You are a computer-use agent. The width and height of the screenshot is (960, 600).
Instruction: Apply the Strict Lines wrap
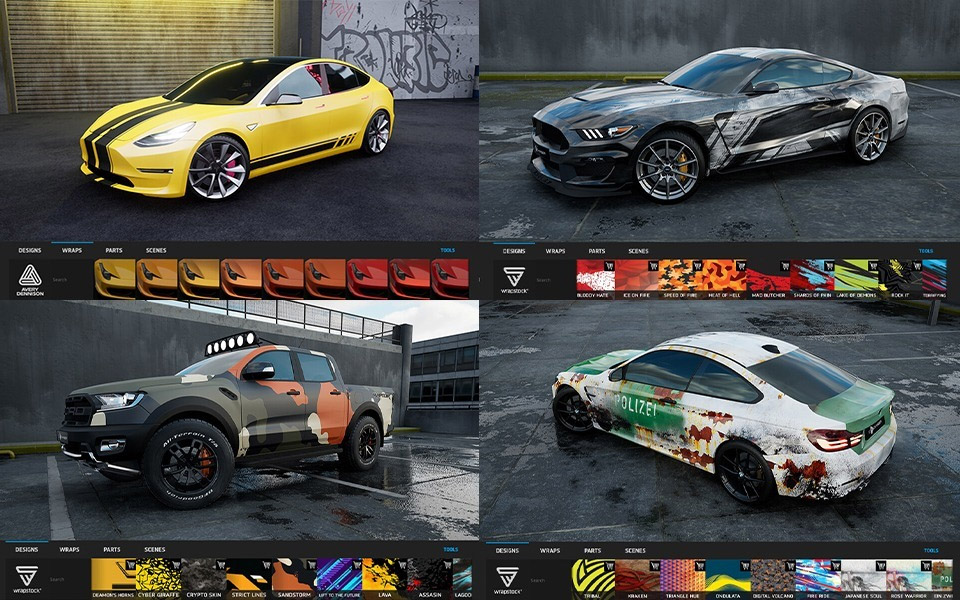pos(248,575)
